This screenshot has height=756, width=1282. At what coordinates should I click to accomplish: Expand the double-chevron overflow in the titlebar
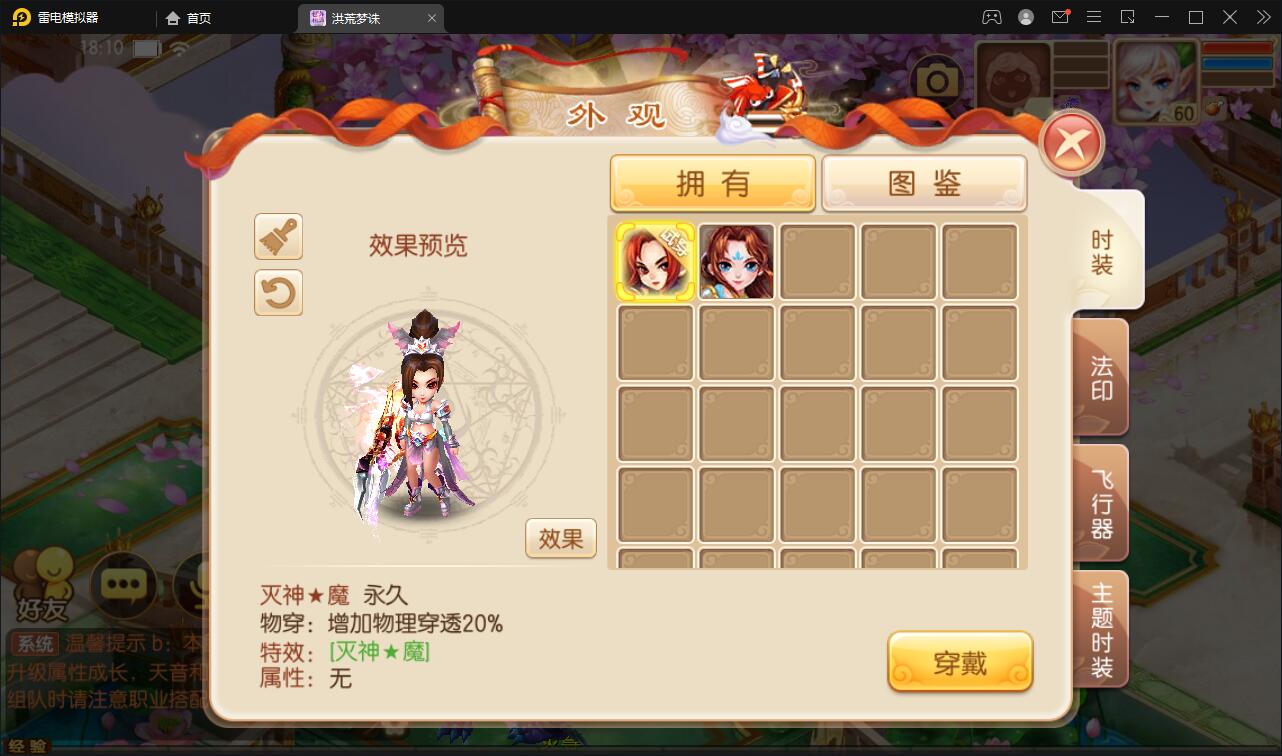pyautogui.click(x=1262, y=17)
